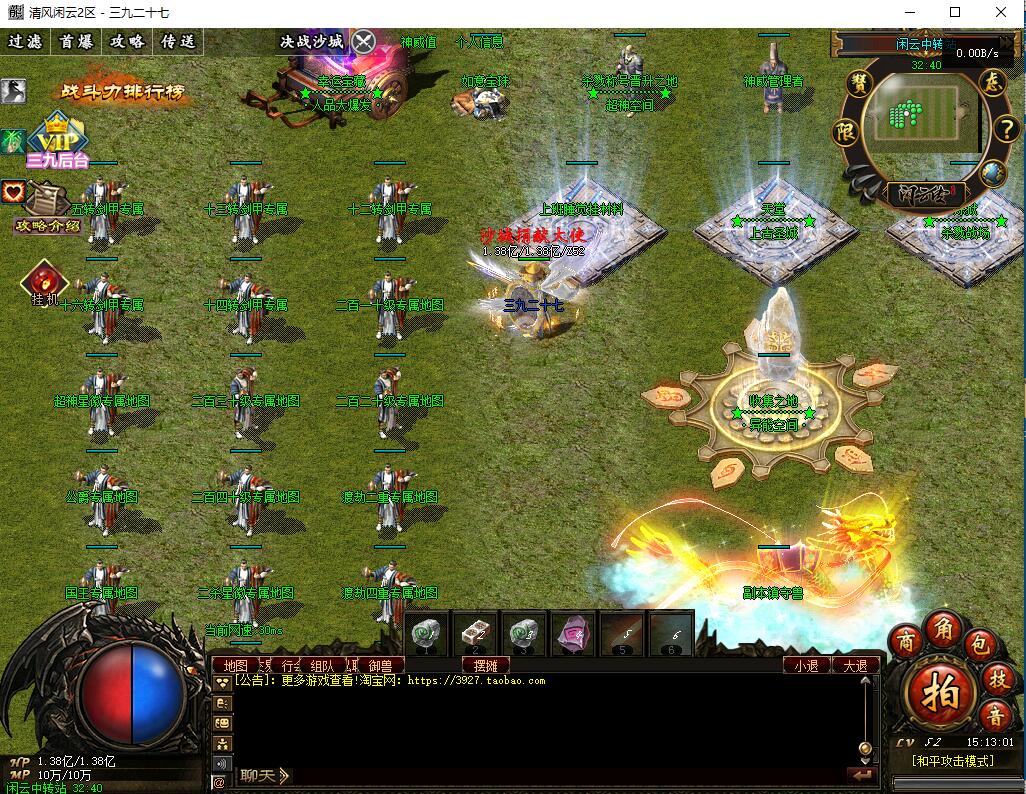Open the question mark help button
Viewport: 1026px width, 794px height.
coord(1006,128)
